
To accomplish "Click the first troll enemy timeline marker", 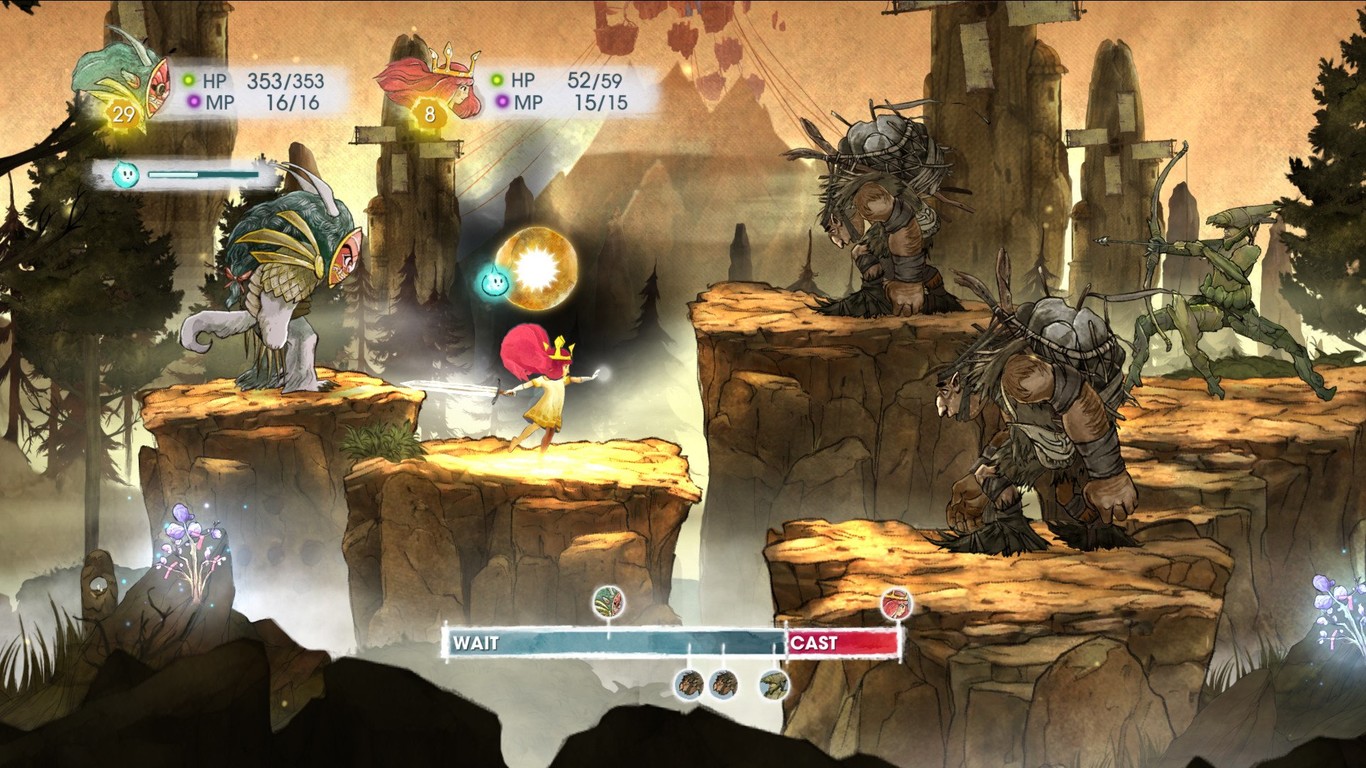I will coord(688,685).
